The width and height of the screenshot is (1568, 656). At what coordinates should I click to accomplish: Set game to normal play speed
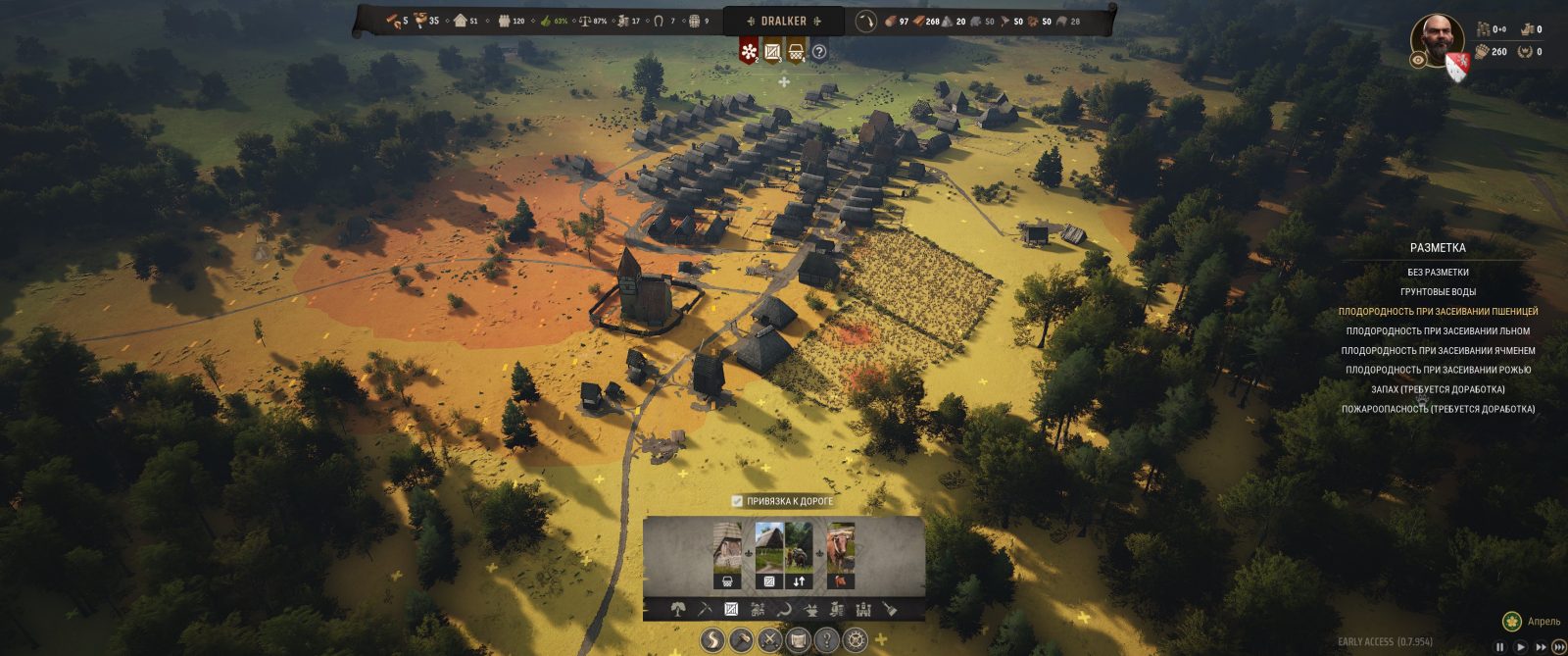coord(1520,646)
